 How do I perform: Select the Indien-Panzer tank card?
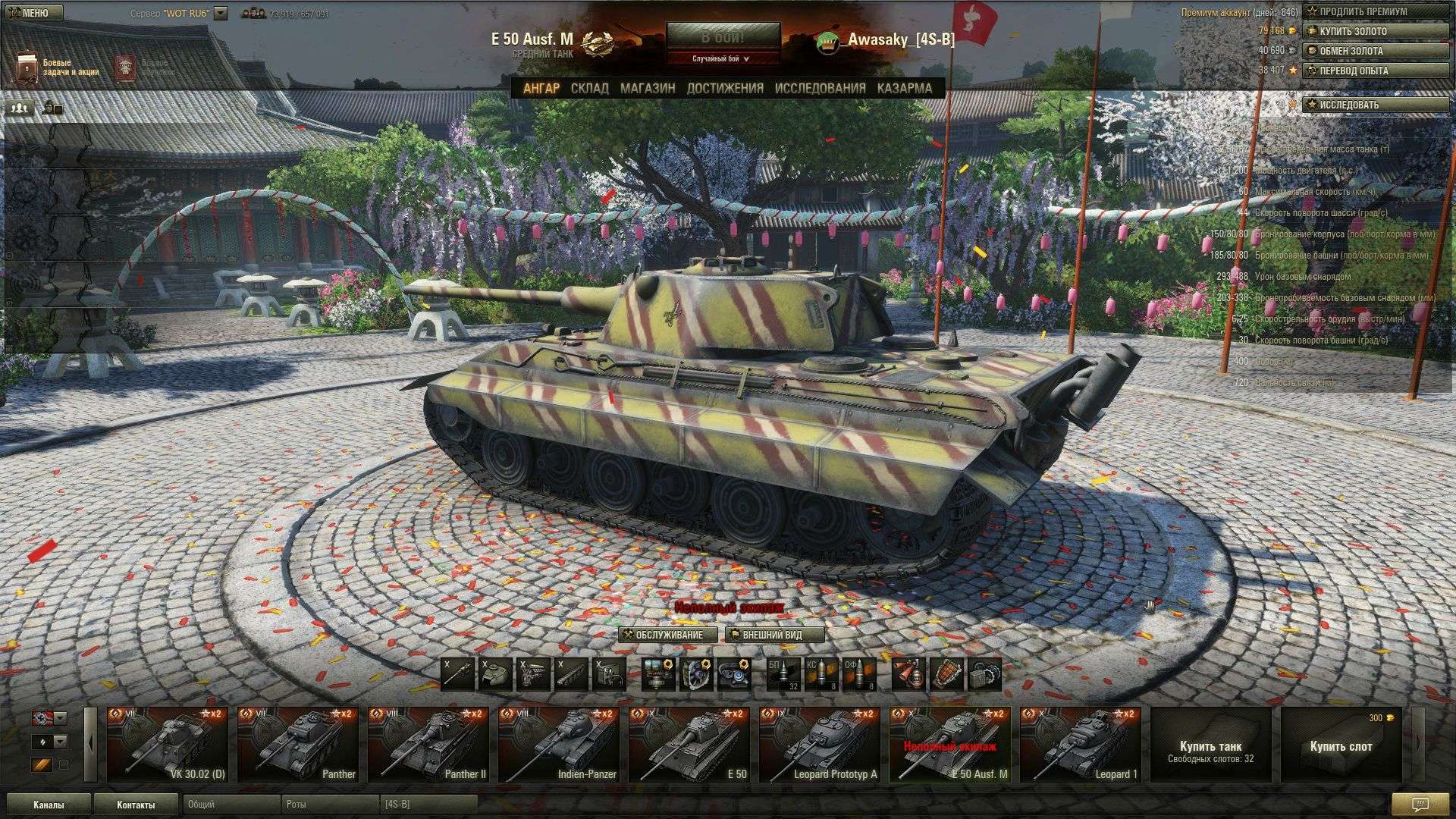point(558,745)
